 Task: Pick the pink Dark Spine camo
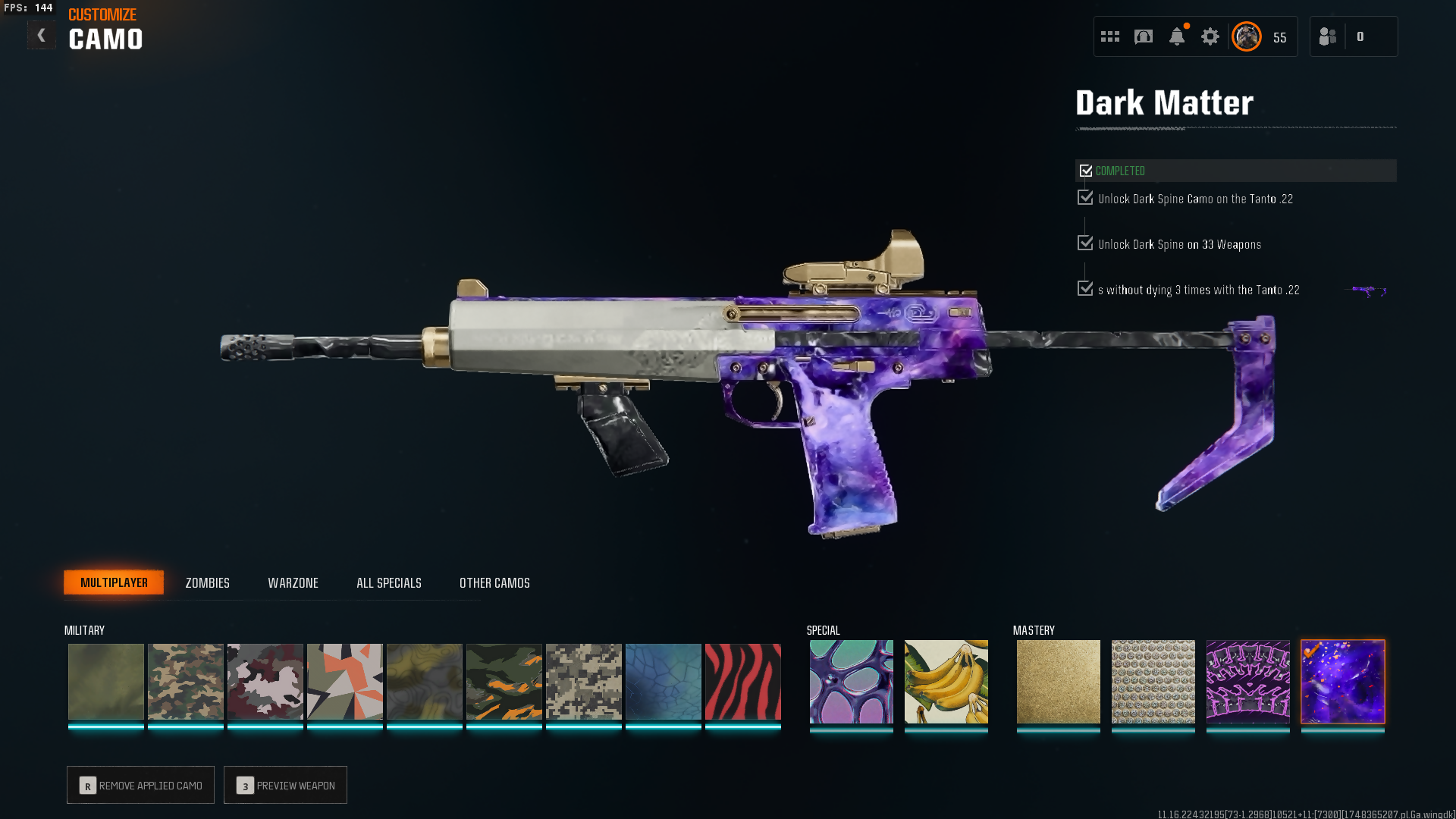(x=1247, y=682)
